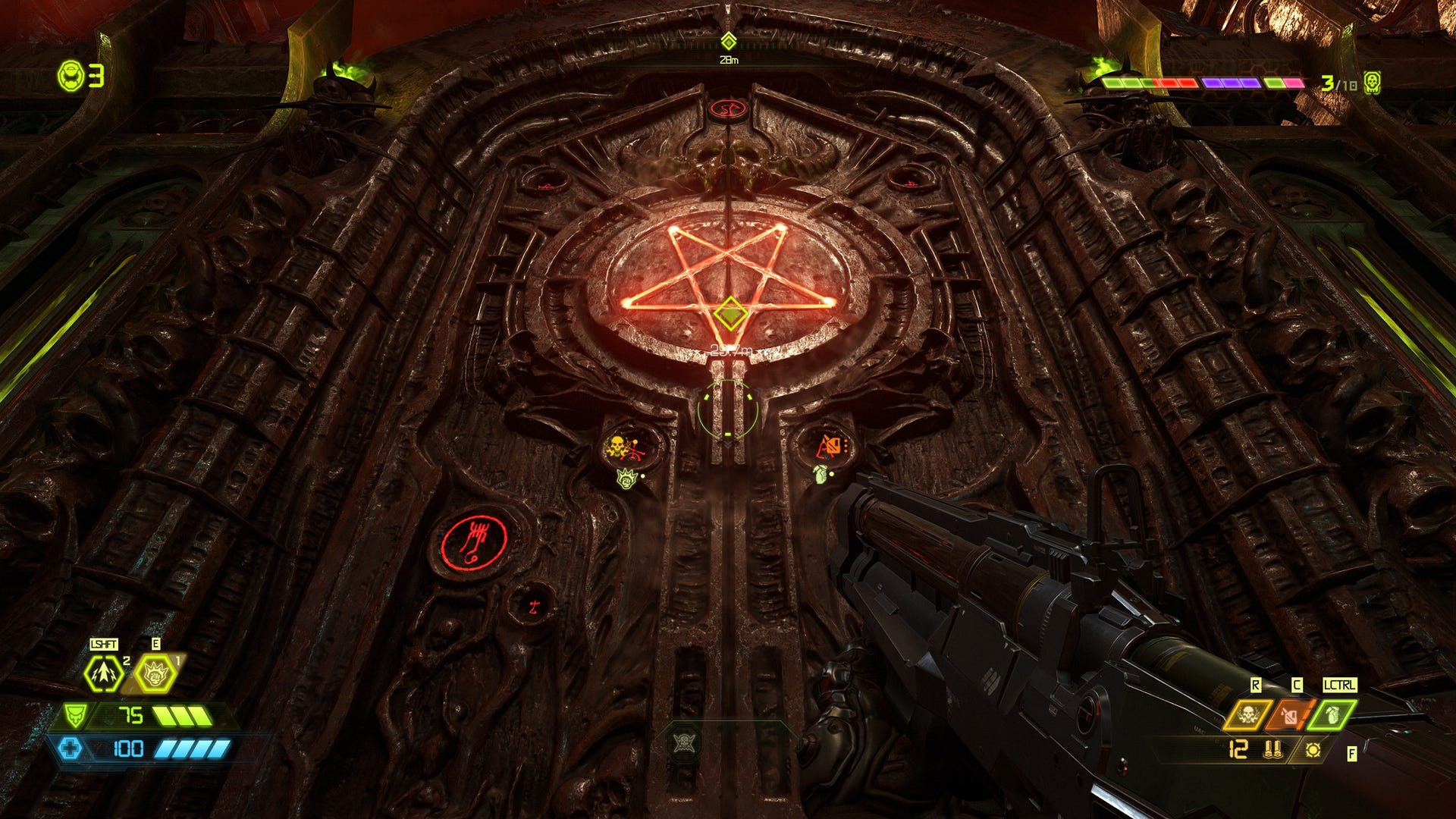Trigger the Flame Belch icon in the equipment bar

(x=1289, y=714)
